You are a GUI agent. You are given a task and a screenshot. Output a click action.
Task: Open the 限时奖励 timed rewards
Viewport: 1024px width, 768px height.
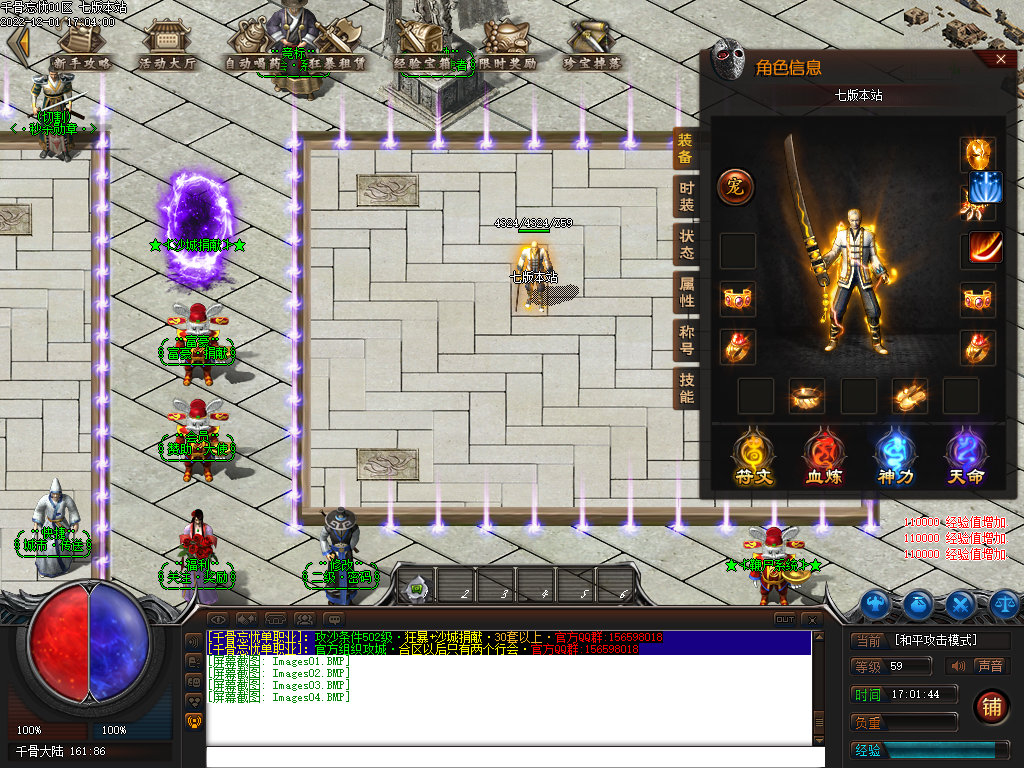tap(508, 46)
